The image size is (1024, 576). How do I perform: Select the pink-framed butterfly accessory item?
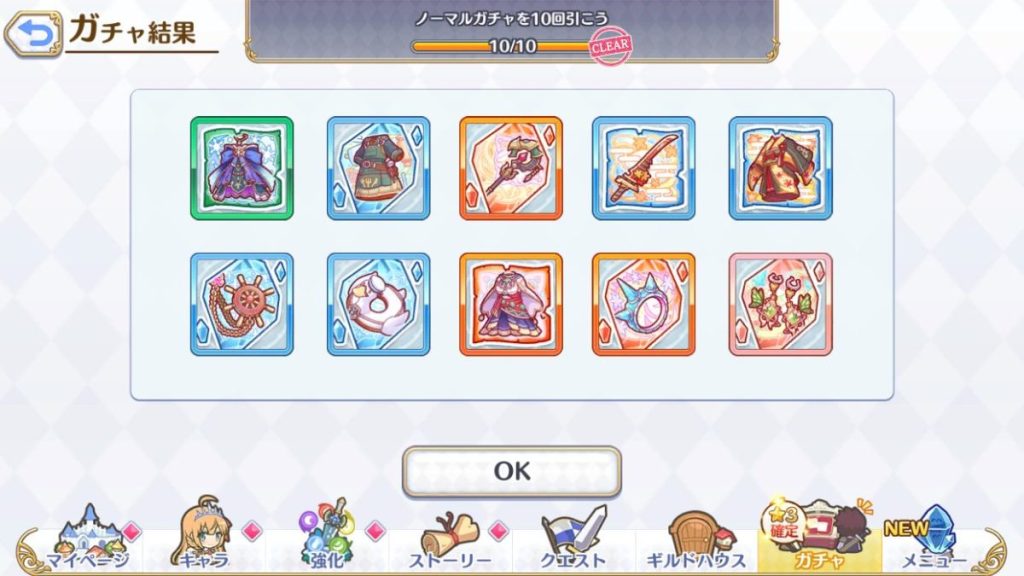[780, 304]
